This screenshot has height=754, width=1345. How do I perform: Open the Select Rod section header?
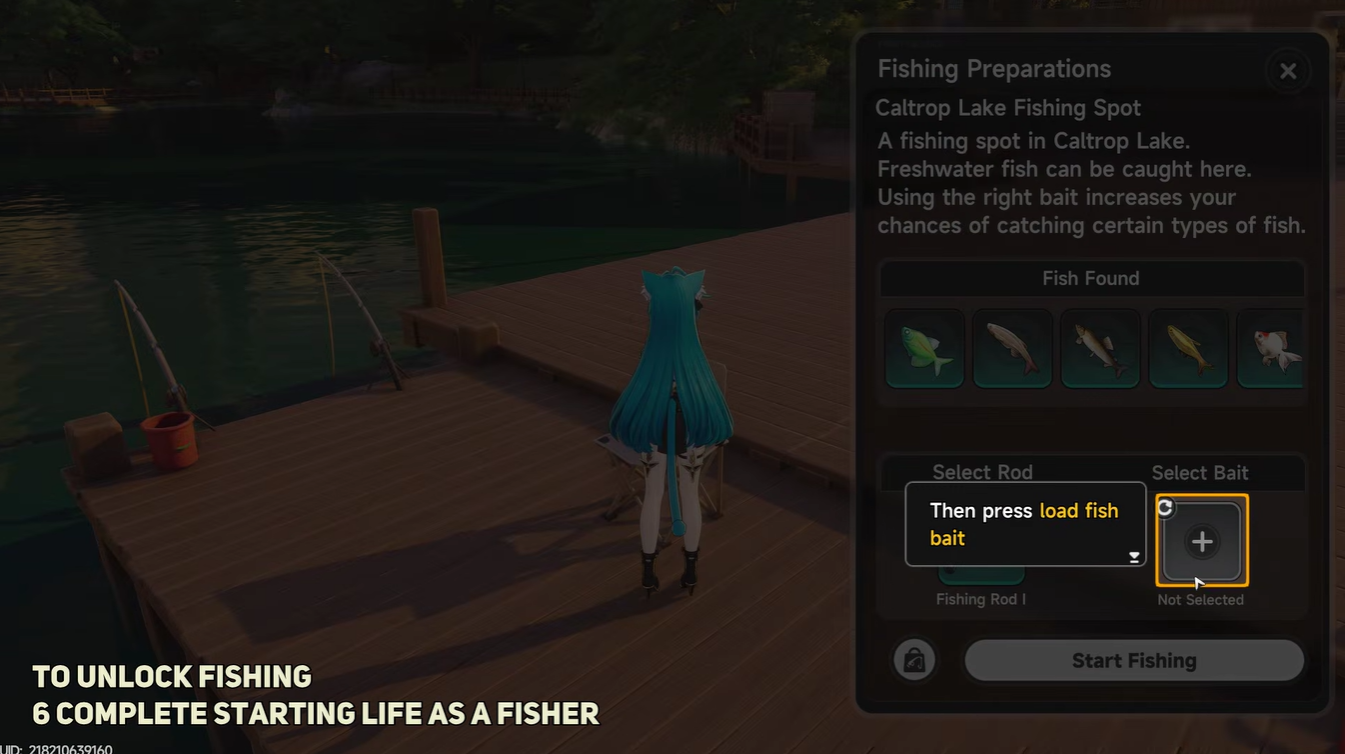click(x=982, y=472)
